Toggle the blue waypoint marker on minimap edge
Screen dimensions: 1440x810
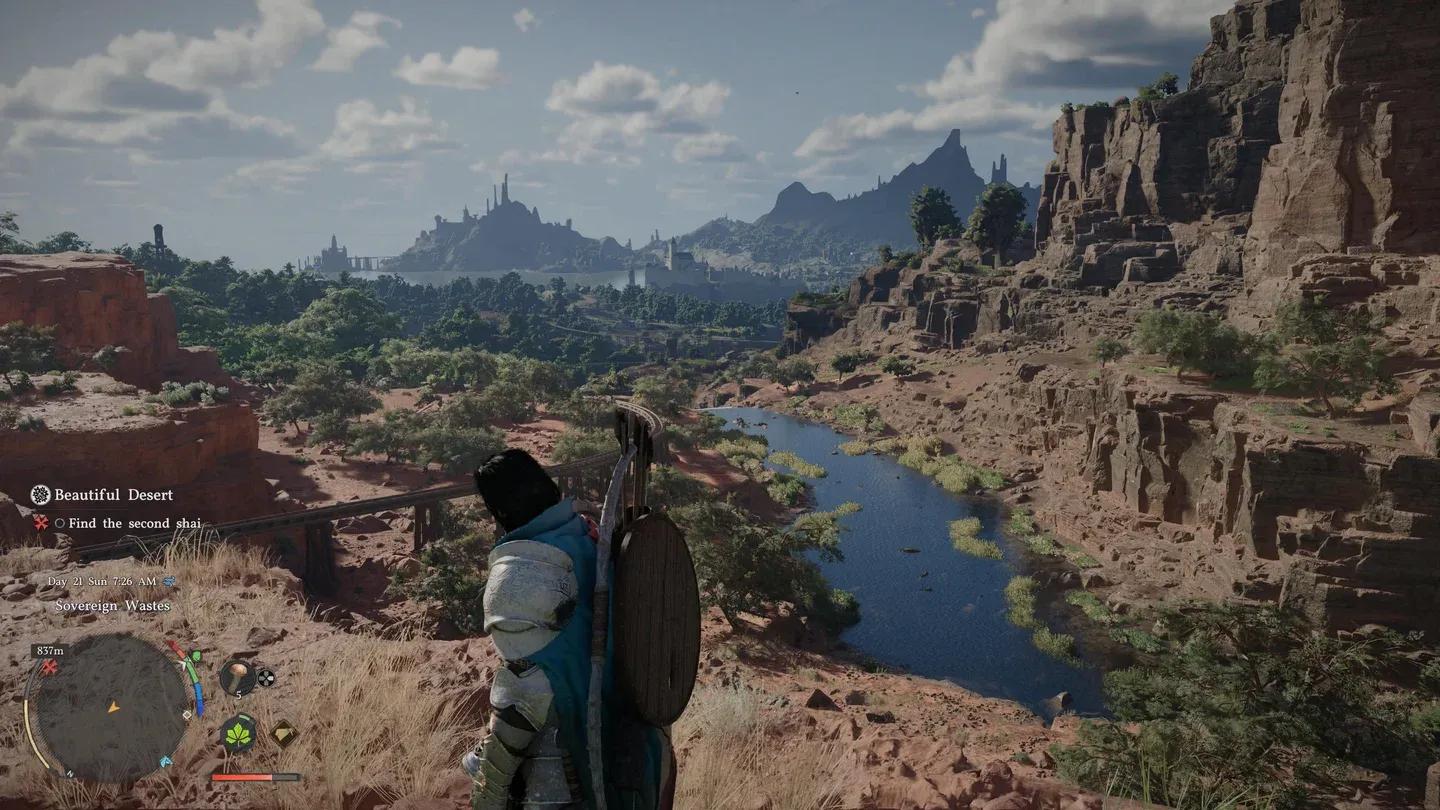(x=166, y=761)
